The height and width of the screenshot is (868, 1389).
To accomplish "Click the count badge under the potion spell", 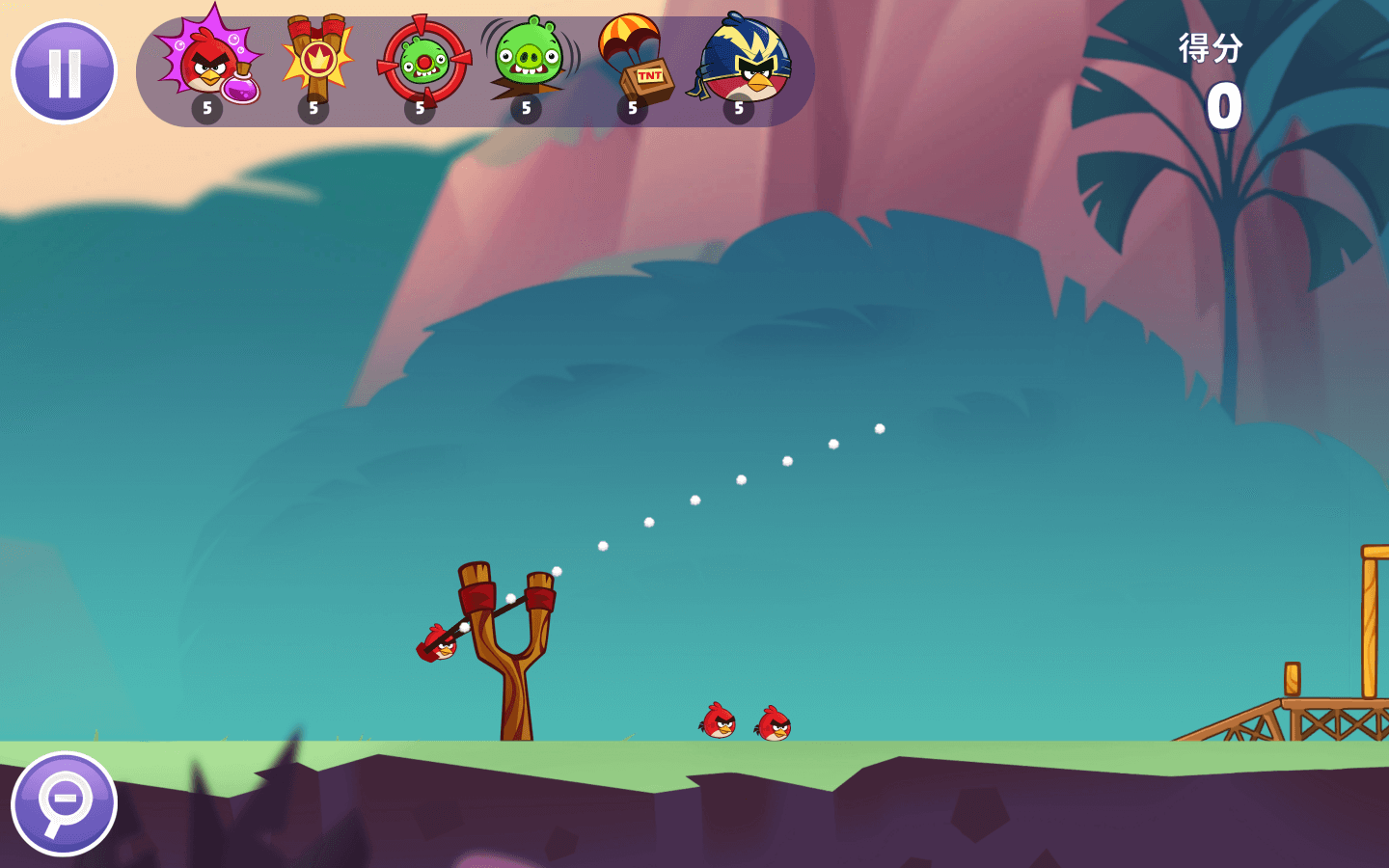I will click(x=205, y=108).
